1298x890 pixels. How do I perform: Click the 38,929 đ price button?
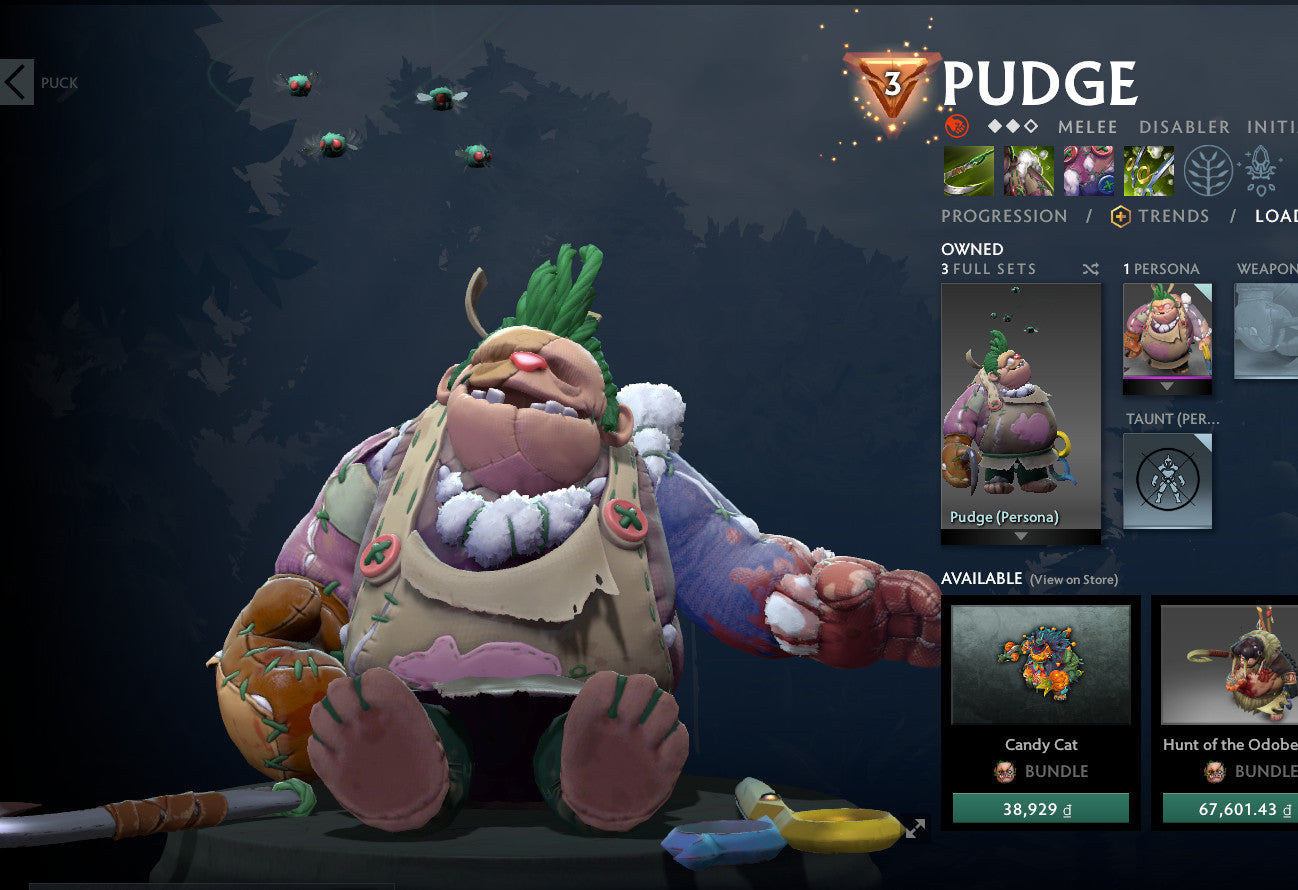(x=1041, y=808)
